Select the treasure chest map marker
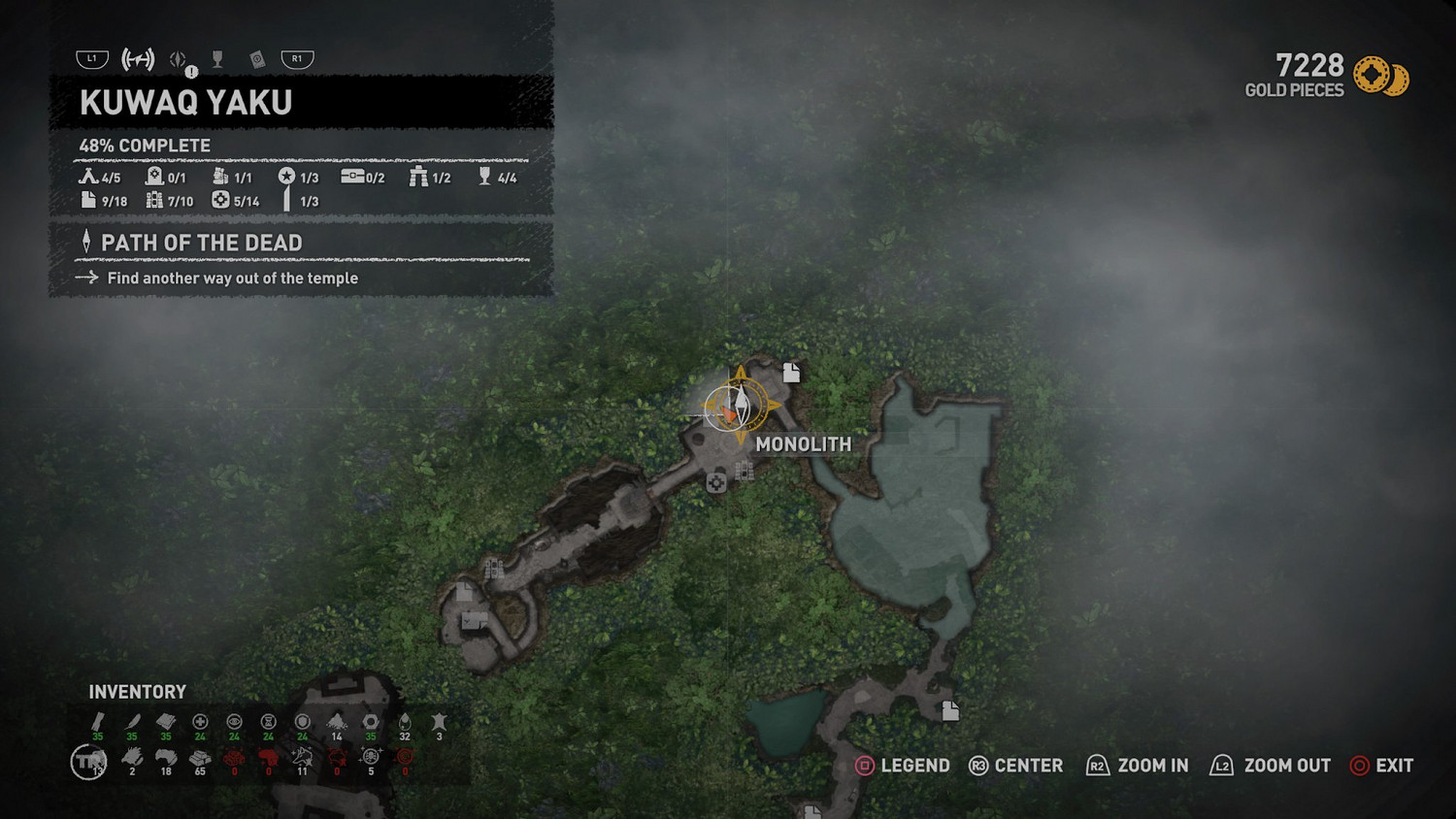Viewport: 1456px width, 819px height. pyautogui.click(x=474, y=620)
